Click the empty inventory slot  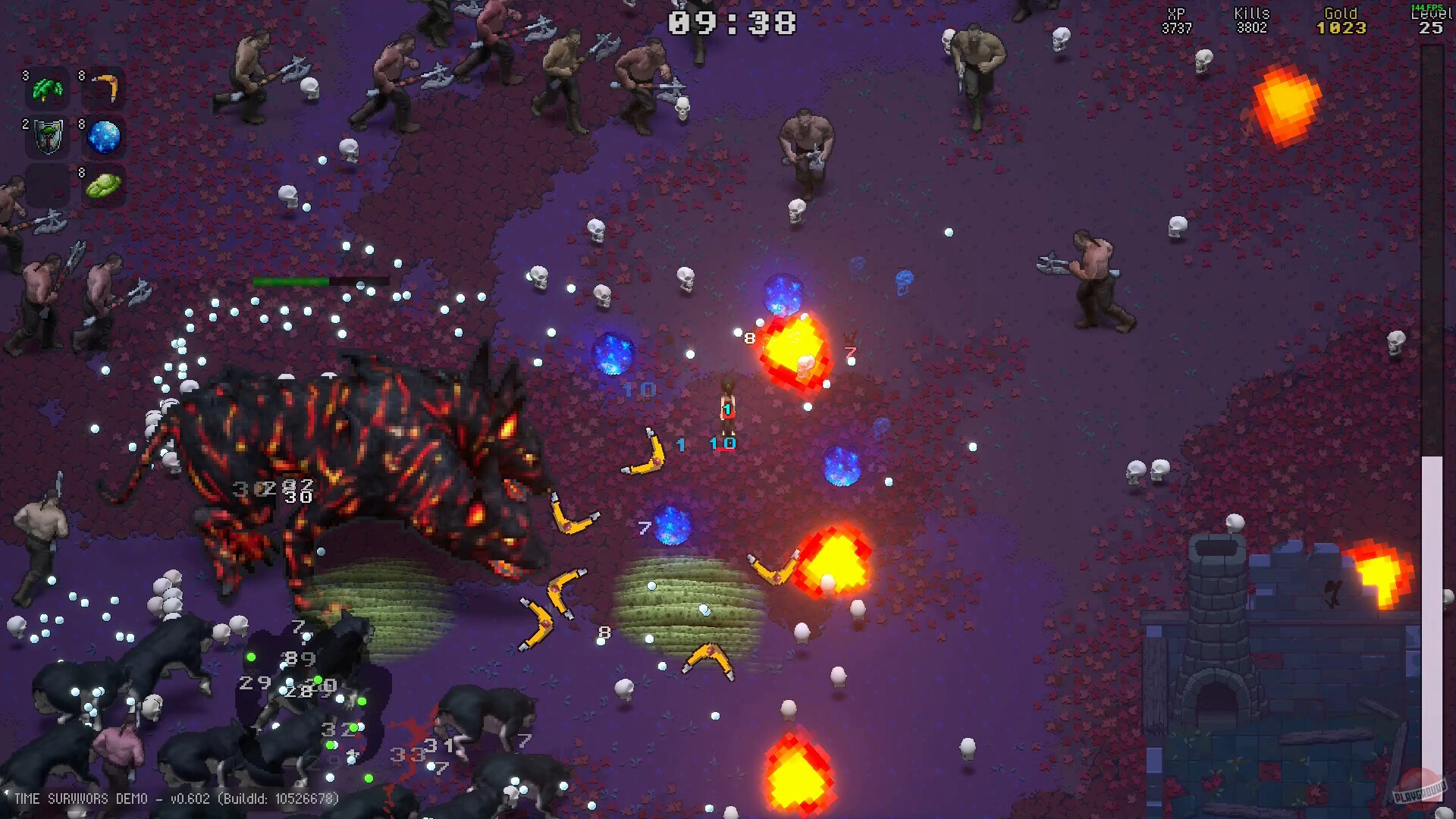pos(46,184)
